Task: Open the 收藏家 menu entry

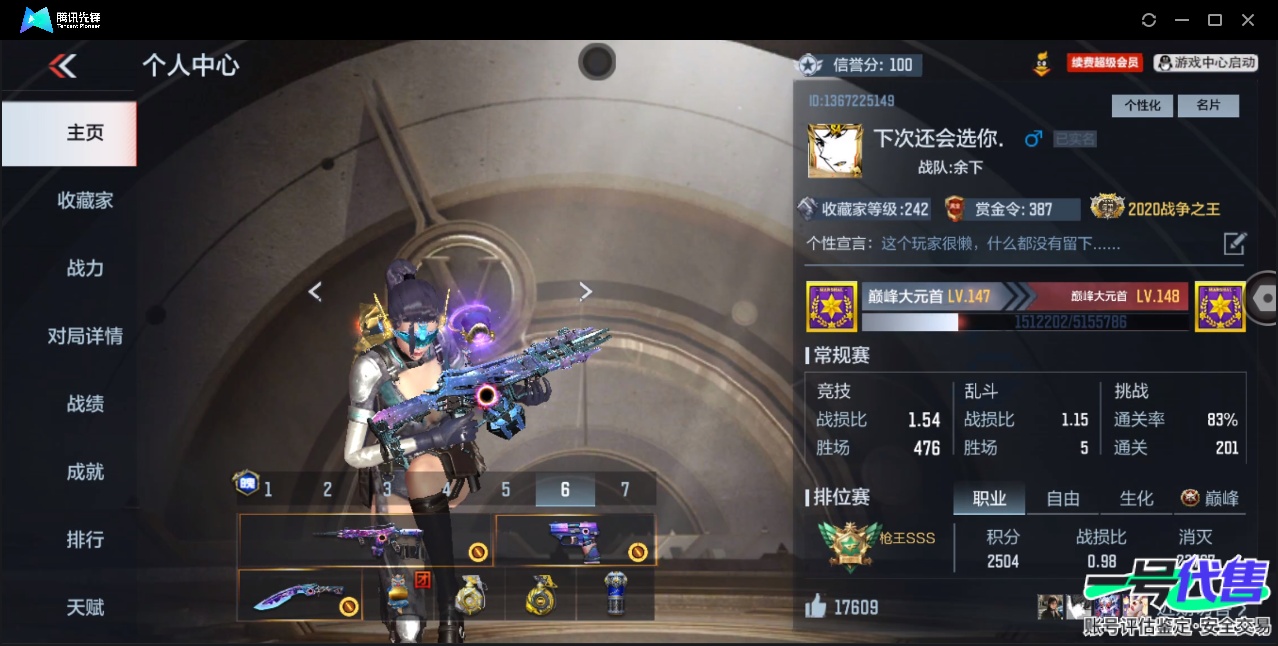Action: (x=85, y=200)
